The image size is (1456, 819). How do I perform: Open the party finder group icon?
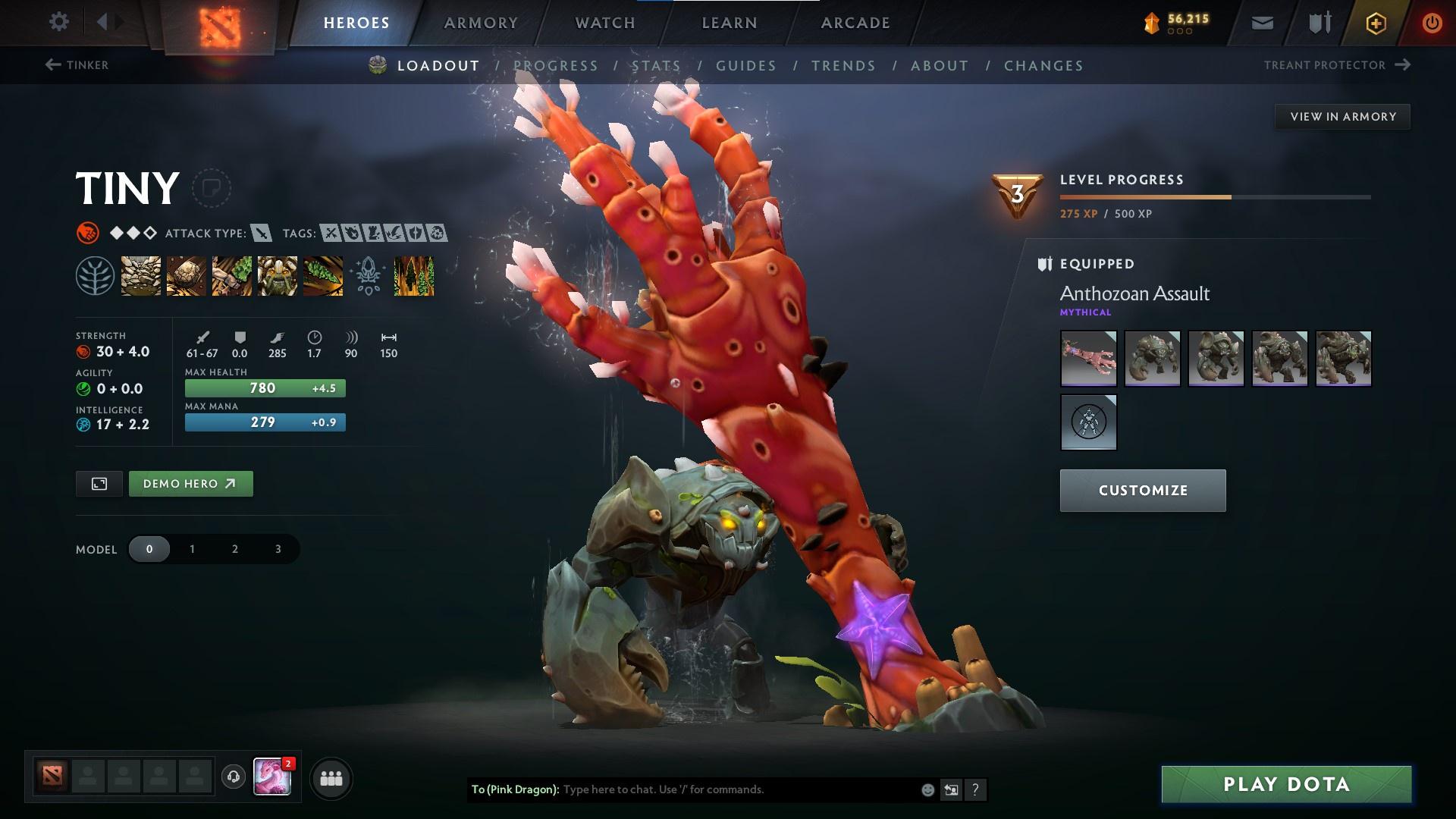coord(330,777)
